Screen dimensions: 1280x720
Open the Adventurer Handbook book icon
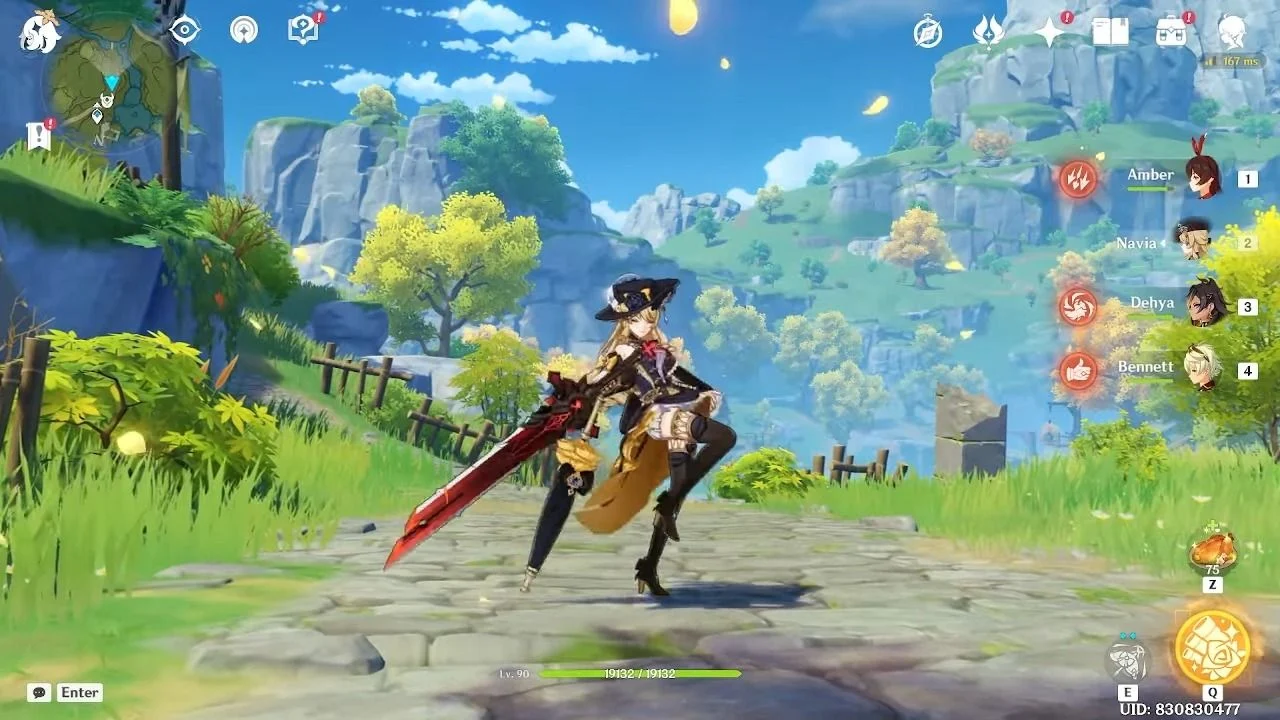pos(1110,33)
